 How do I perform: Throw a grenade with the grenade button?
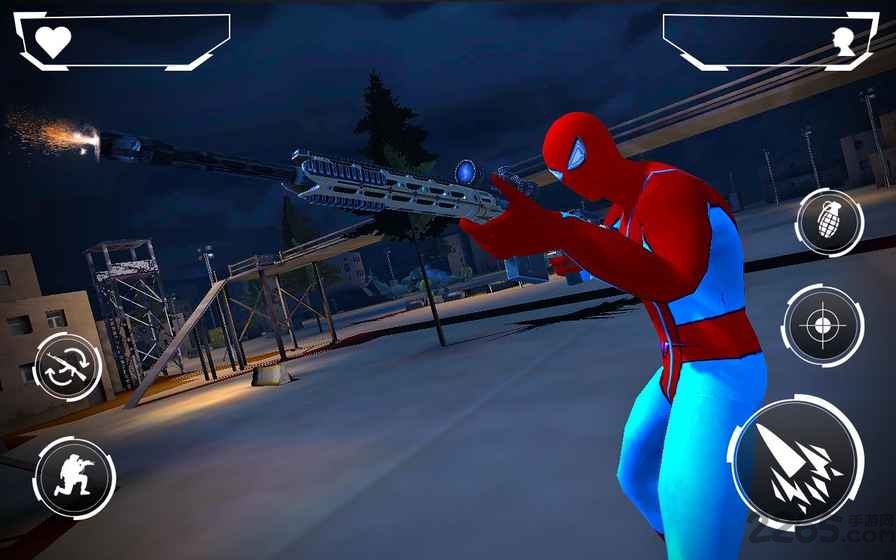point(829,222)
